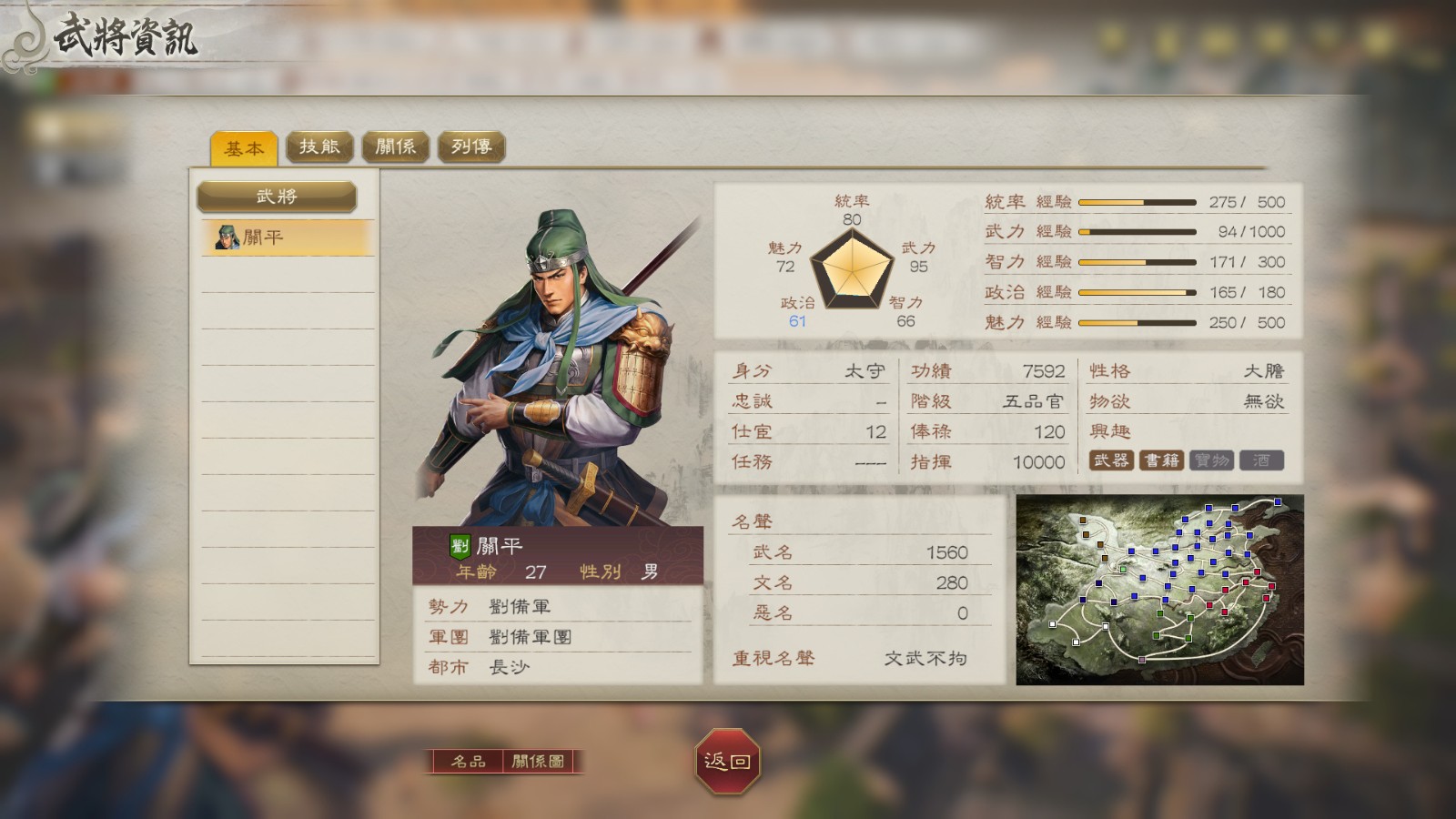Click the 政治 experience progress bar
This screenshot has width=1456, height=819.
tap(1137, 292)
